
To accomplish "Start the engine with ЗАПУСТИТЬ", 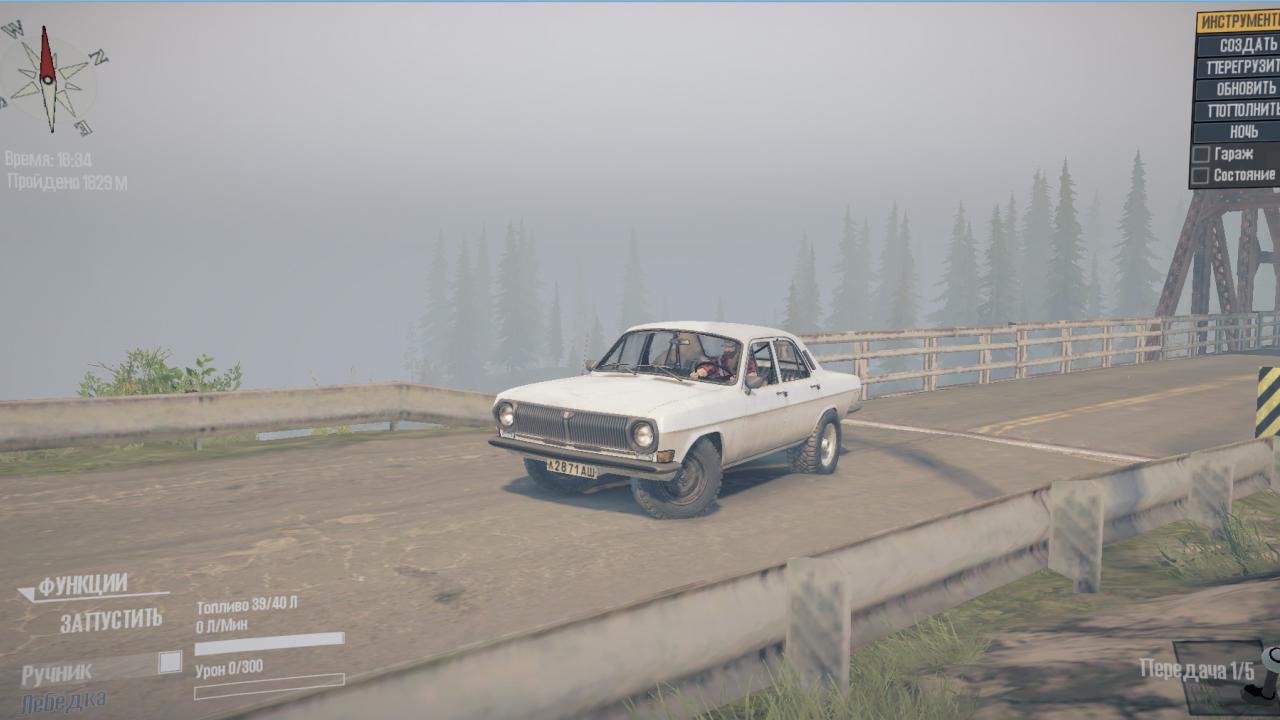I will point(110,621).
